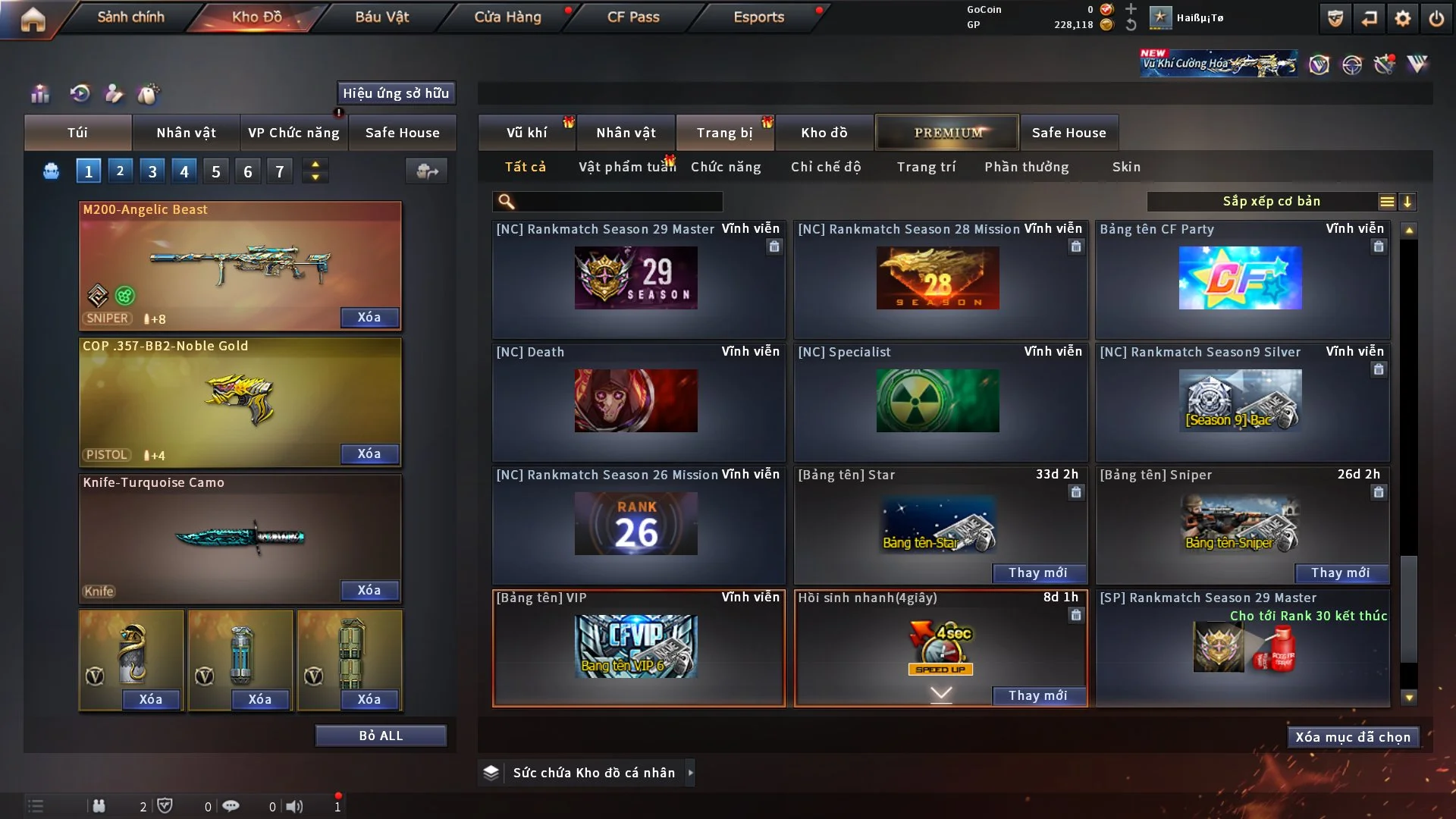Open the Sảnh chính lobby tab
The height and width of the screenshot is (819, 1456).
tap(130, 17)
